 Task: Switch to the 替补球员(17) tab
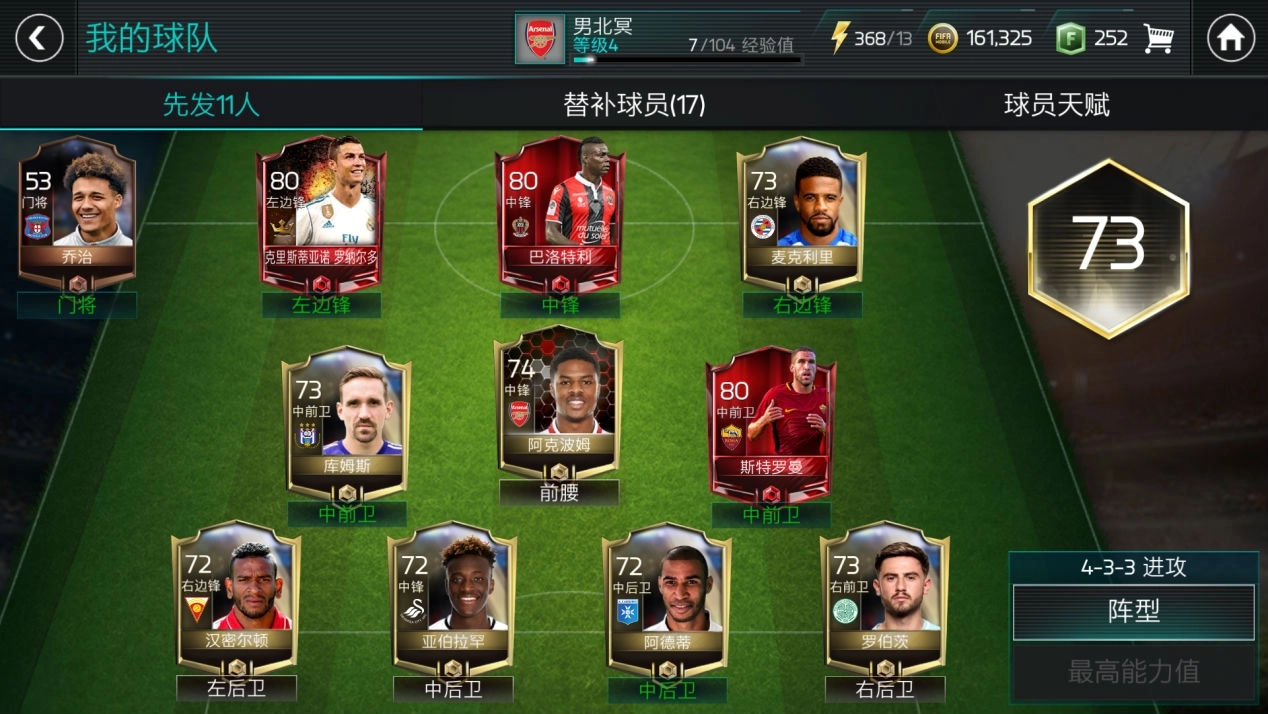634,105
